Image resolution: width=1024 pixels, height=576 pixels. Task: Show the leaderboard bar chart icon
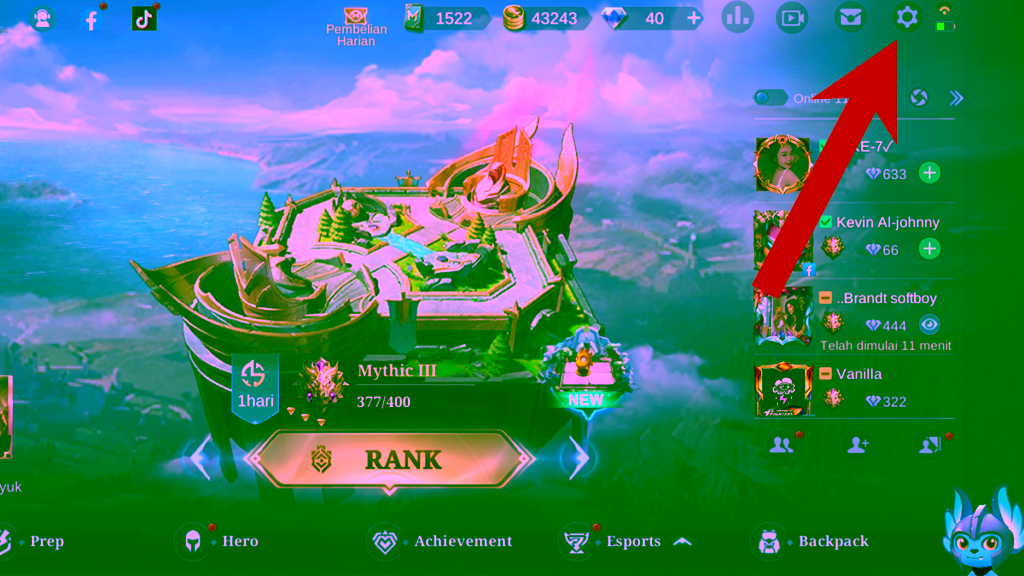[737, 17]
